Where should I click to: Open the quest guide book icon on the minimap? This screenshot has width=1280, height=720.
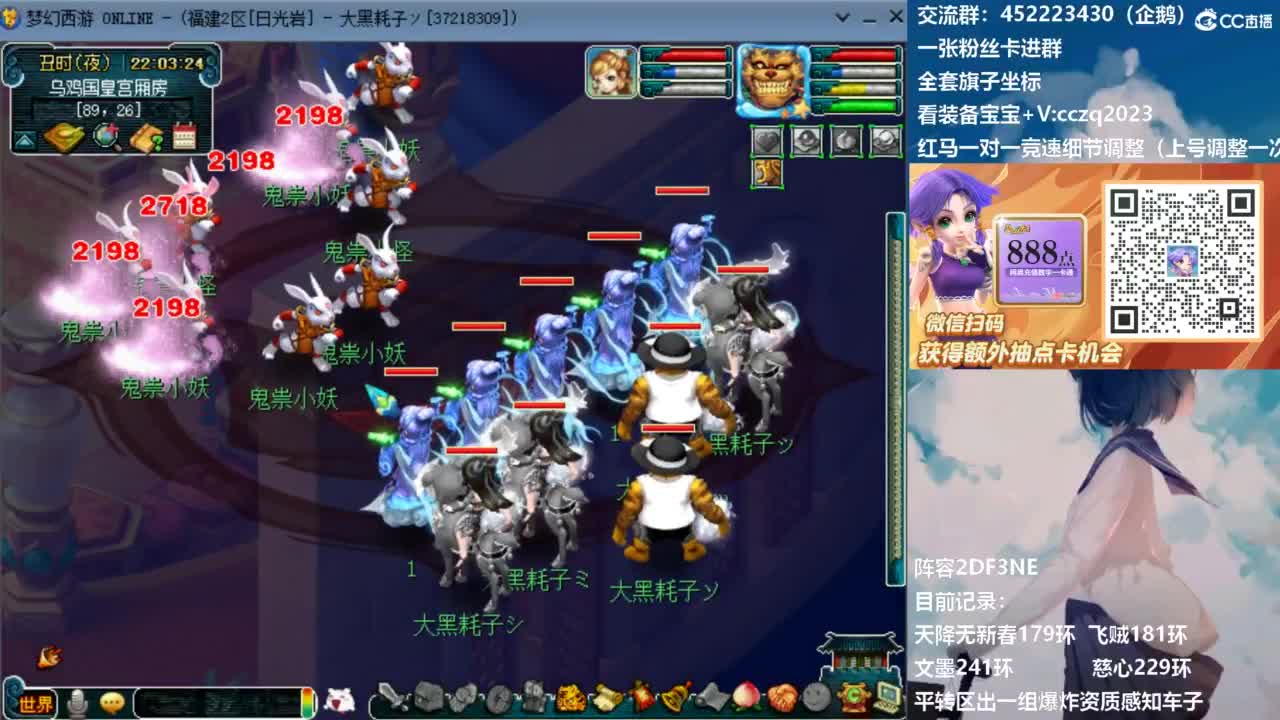pos(148,140)
